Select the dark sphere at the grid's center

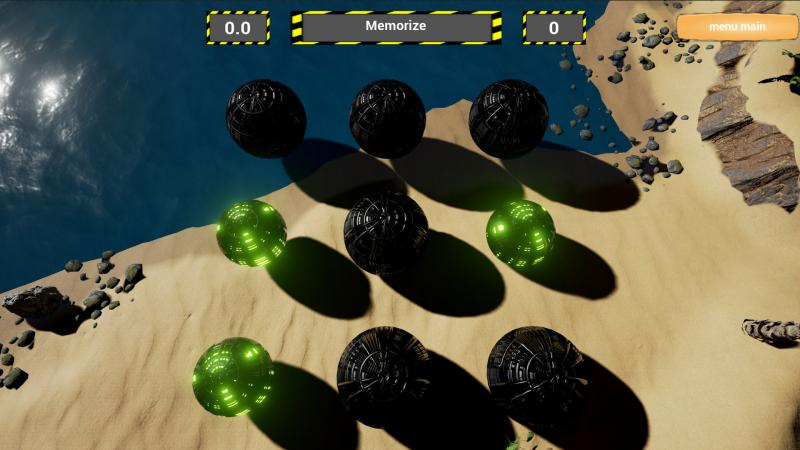[386, 232]
